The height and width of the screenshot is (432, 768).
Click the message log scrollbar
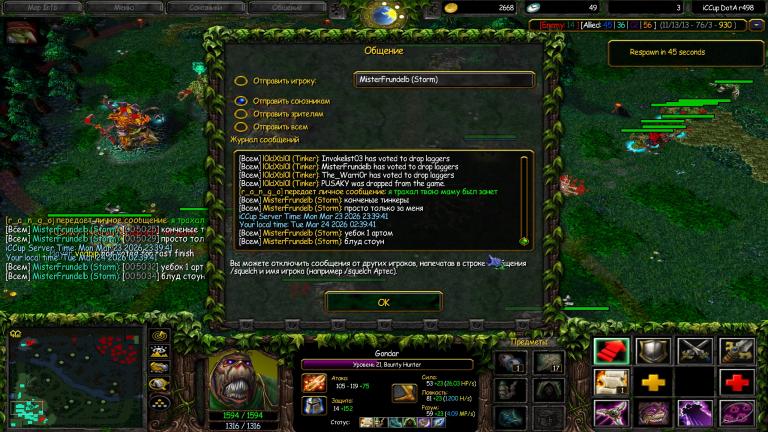click(x=524, y=200)
